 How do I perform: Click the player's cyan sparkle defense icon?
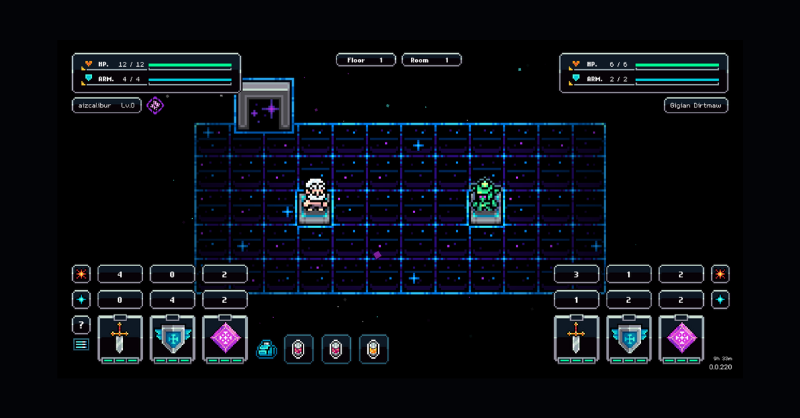coord(81,299)
